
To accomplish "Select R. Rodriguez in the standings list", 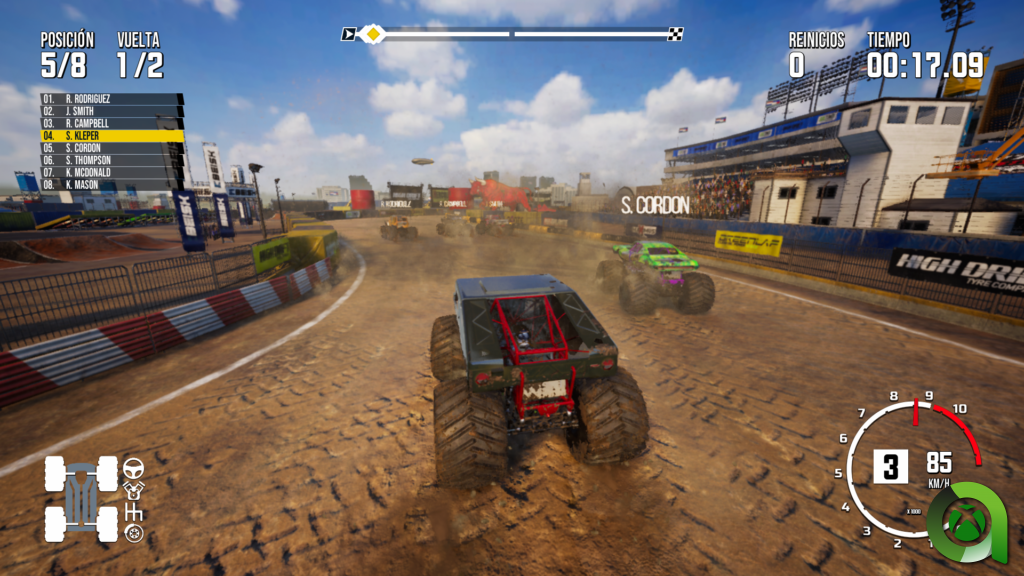I will pyautogui.click(x=110, y=99).
